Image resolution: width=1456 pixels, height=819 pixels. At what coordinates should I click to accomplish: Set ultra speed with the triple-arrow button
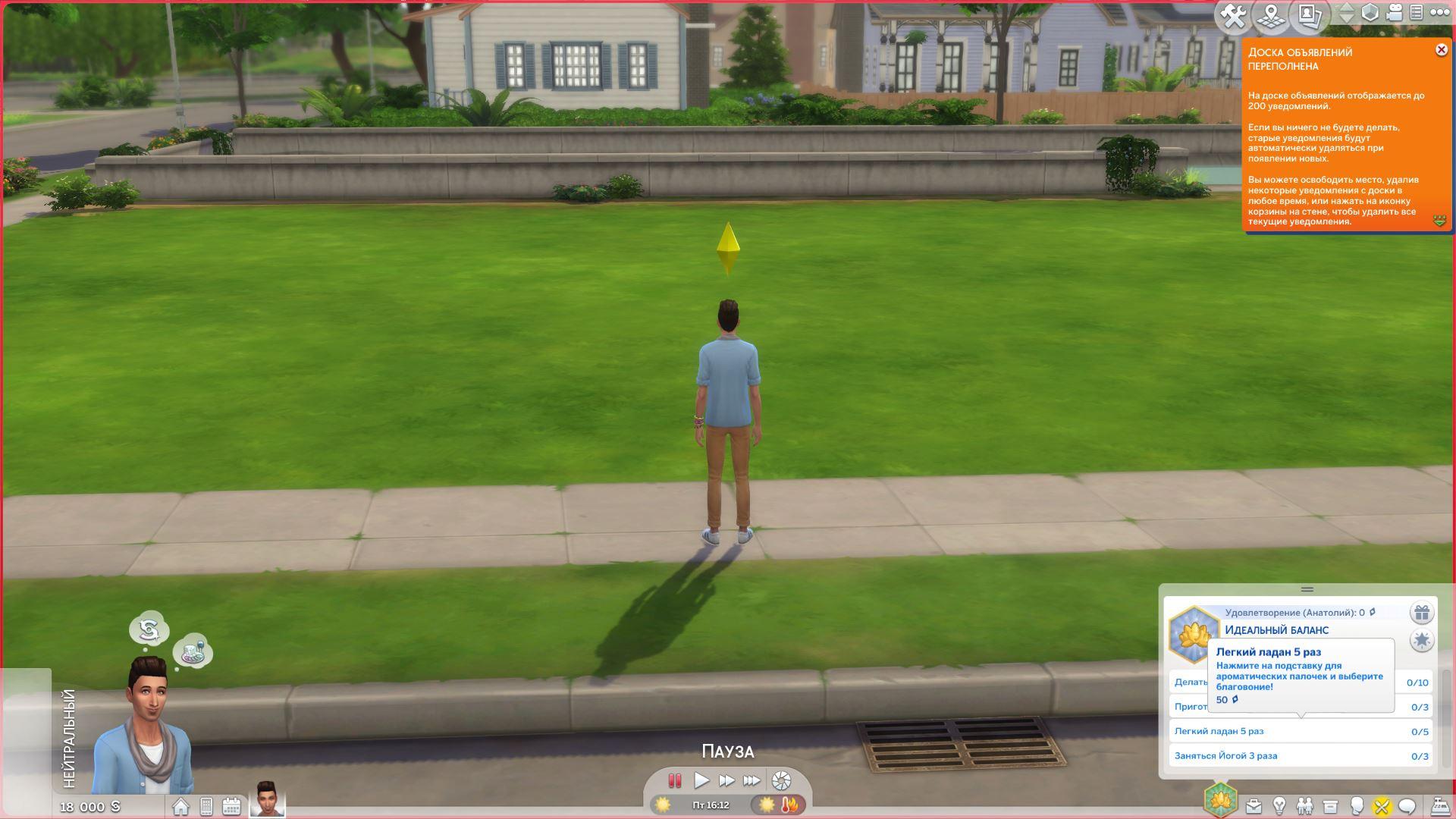752,780
